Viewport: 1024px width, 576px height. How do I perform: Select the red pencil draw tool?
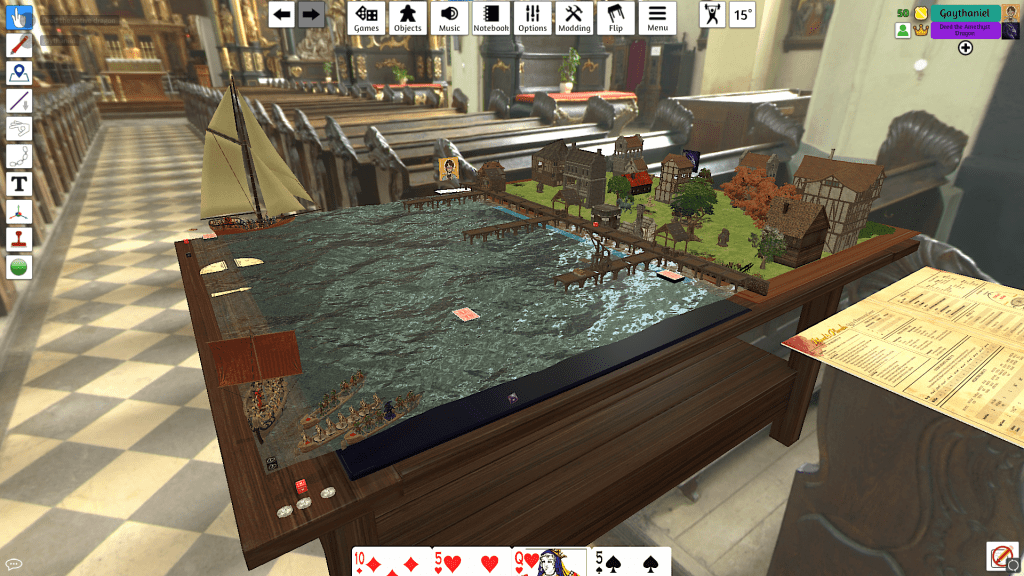[19, 45]
